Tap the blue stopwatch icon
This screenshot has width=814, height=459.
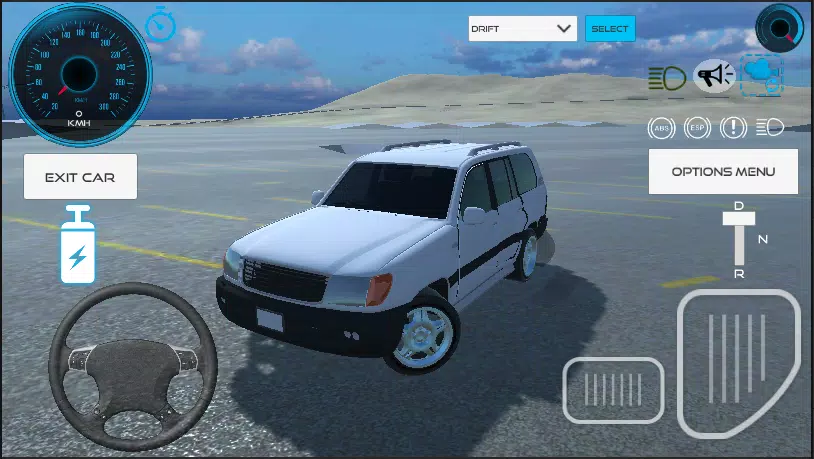pyautogui.click(x=159, y=24)
